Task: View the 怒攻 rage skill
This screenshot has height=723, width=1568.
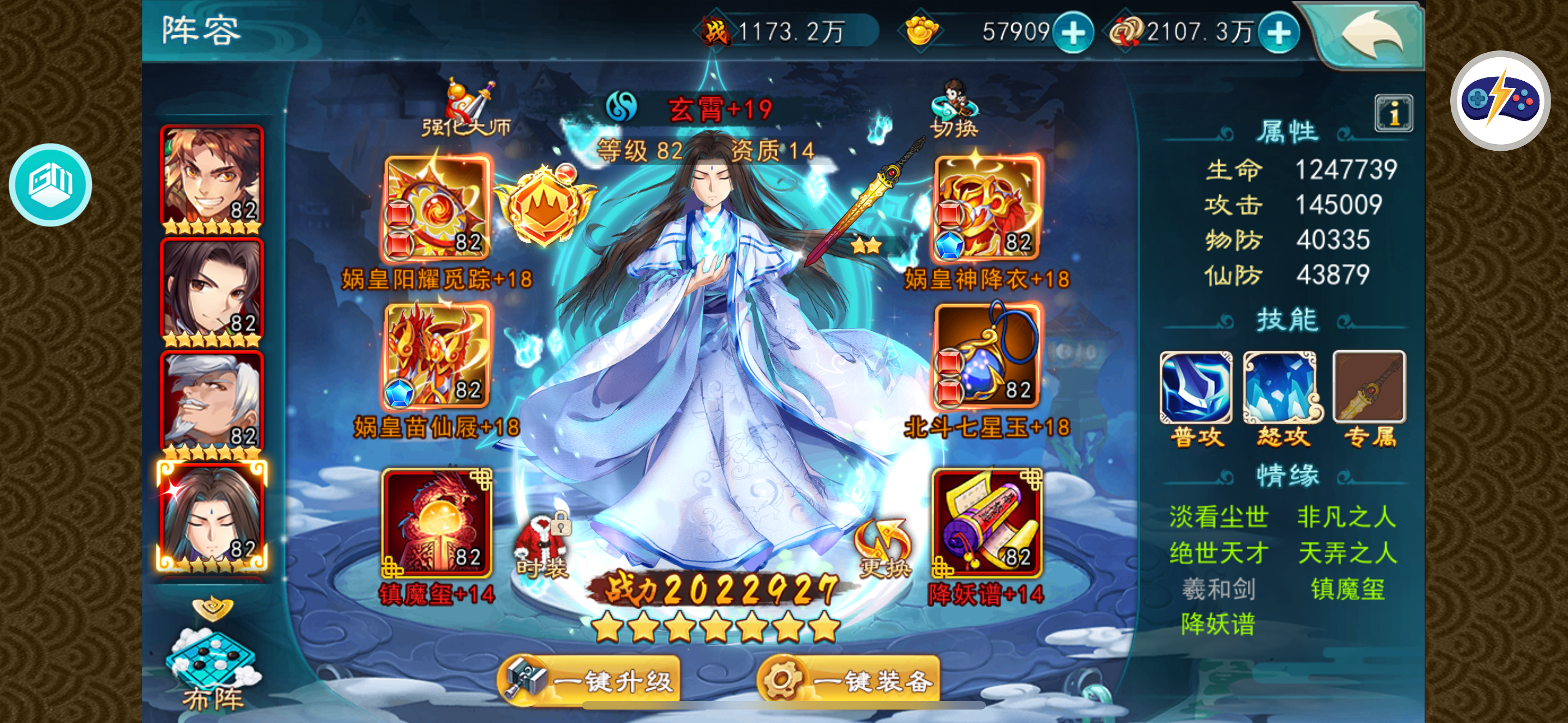Action: click(x=1282, y=388)
